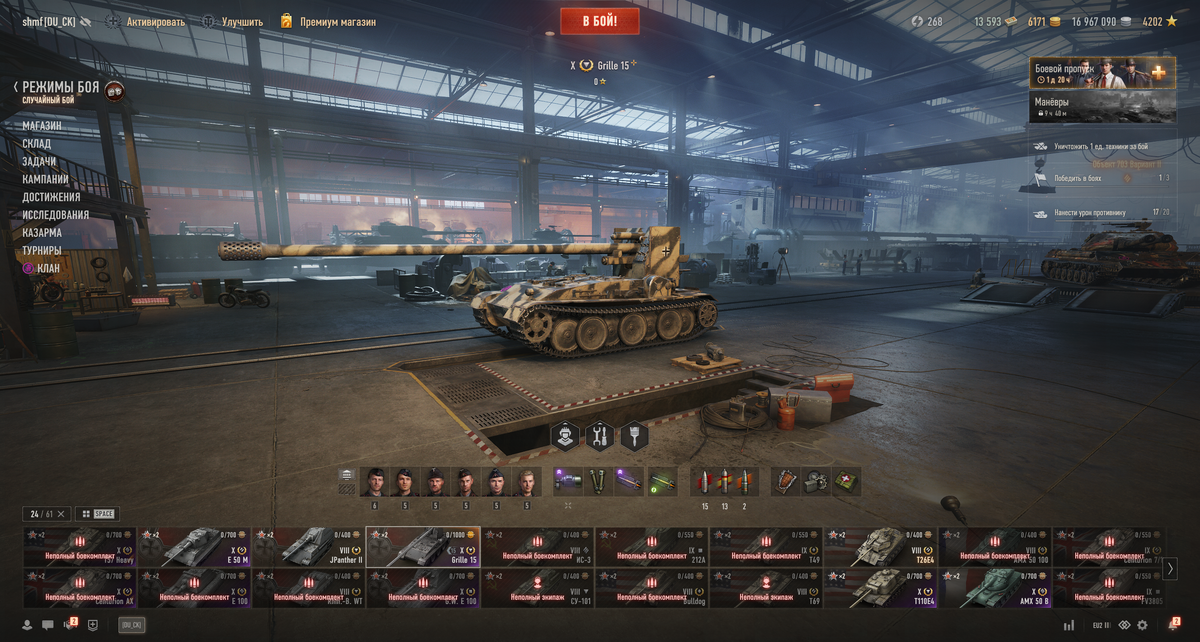
Task: Open the КЛАН menu entry
Action: (x=47, y=268)
